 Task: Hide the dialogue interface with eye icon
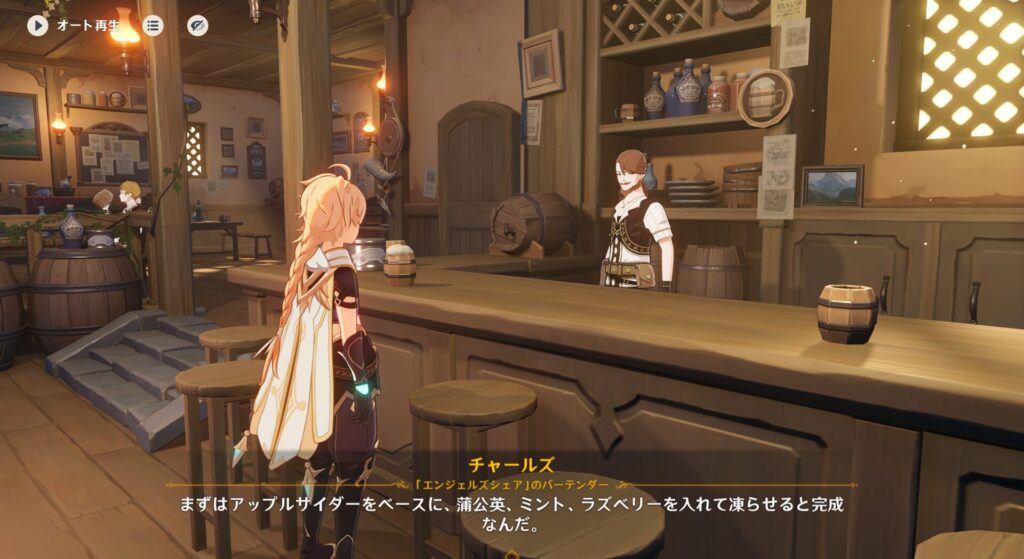[197, 25]
